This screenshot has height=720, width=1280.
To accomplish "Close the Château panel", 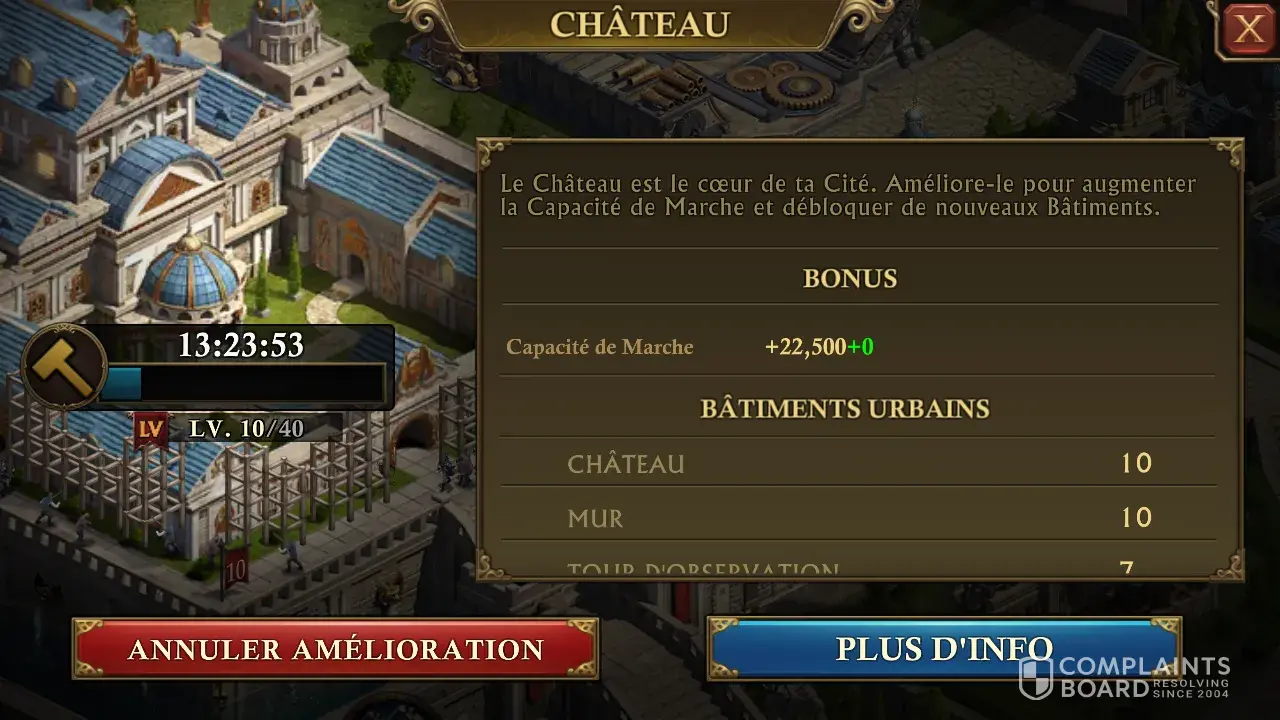I will pos(1247,30).
